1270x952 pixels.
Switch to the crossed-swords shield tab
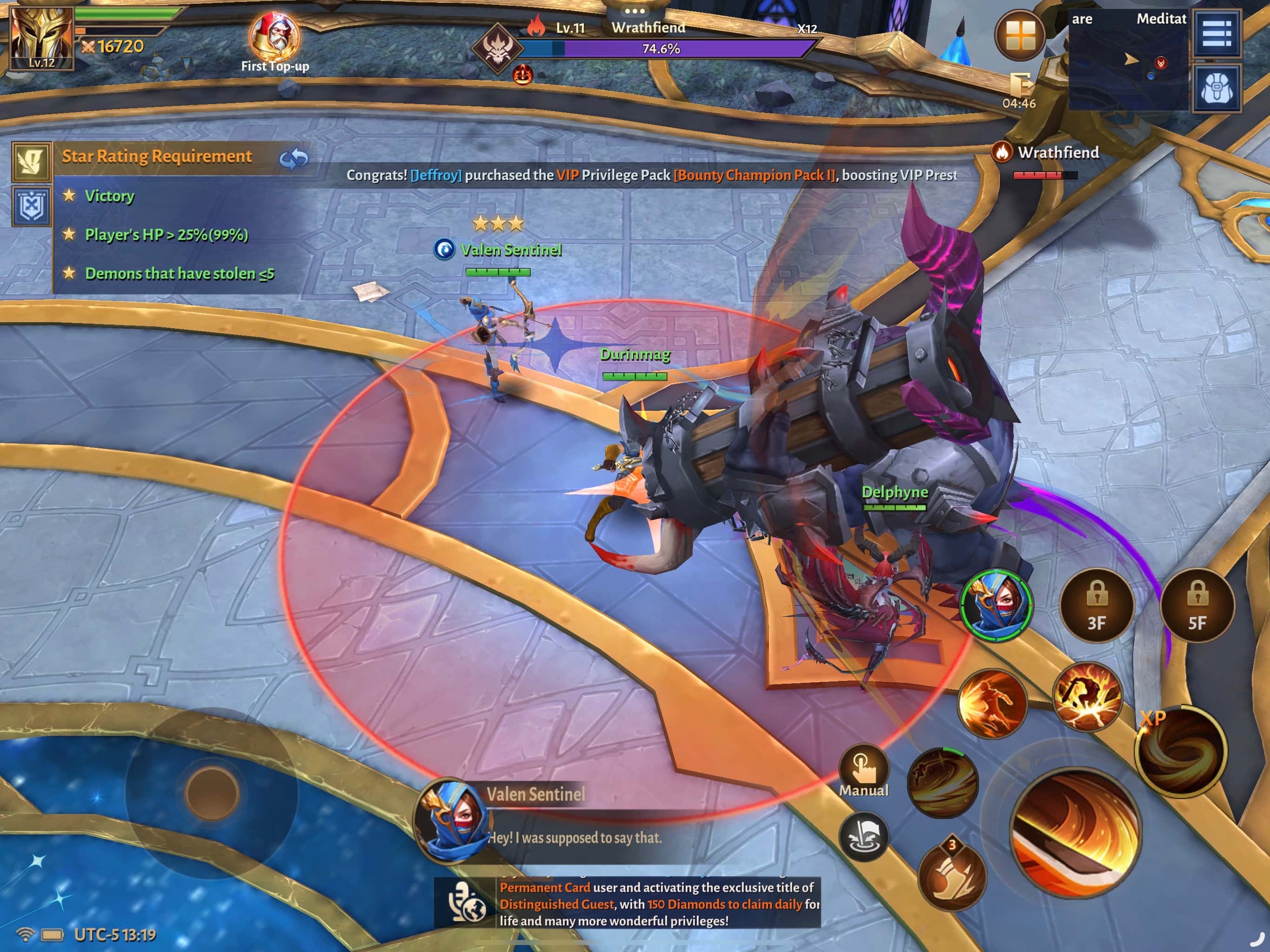tap(32, 205)
